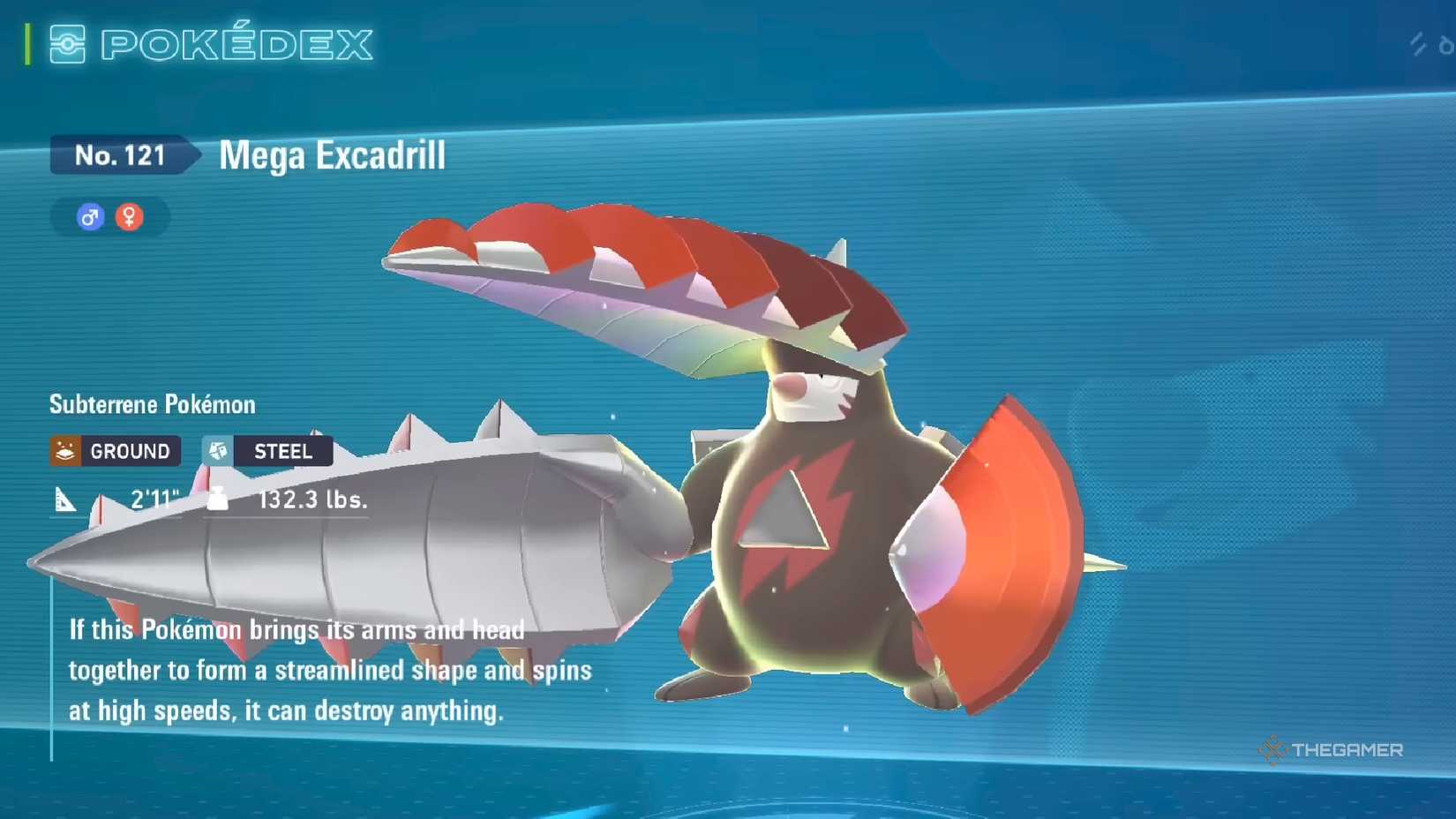
Task: Expand the Subterrene Pokémon category label
Action: [151, 404]
